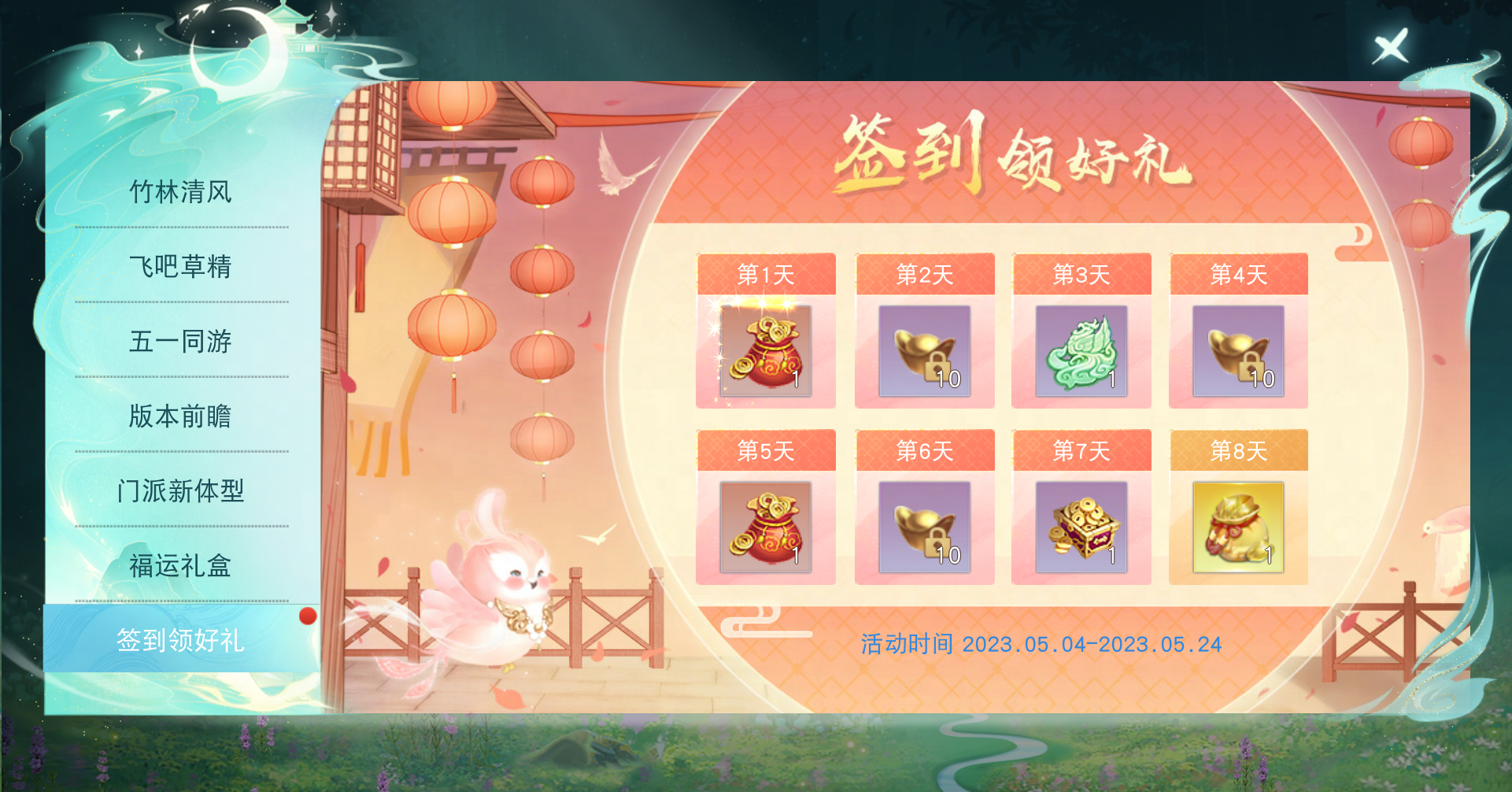Select the Day 3 green jade item
Viewport: 1512px width, 792px height.
pyautogui.click(x=1081, y=352)
